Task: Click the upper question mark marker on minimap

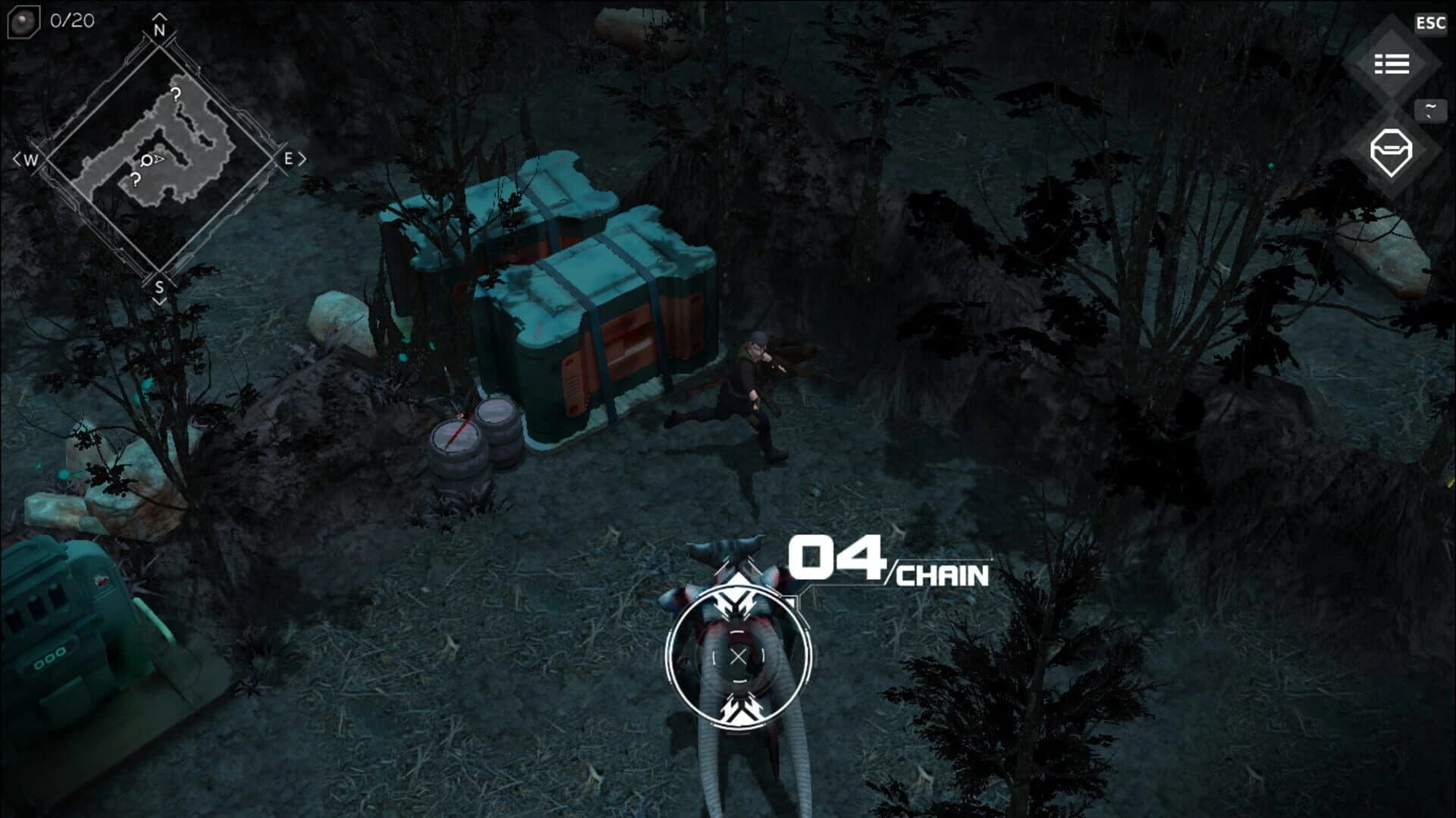Action: (176, 94)
